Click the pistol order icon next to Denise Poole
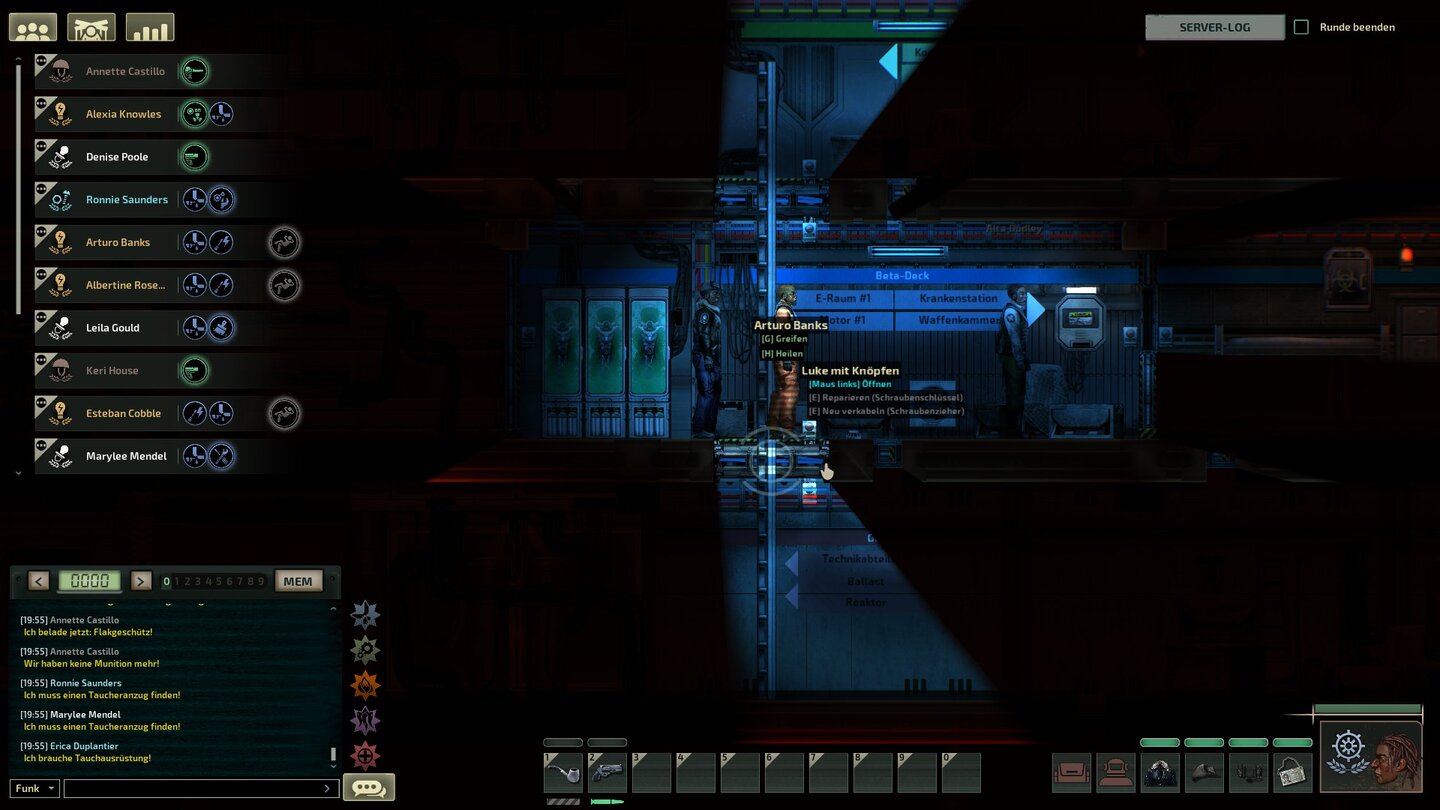 (x=194, y=156)
